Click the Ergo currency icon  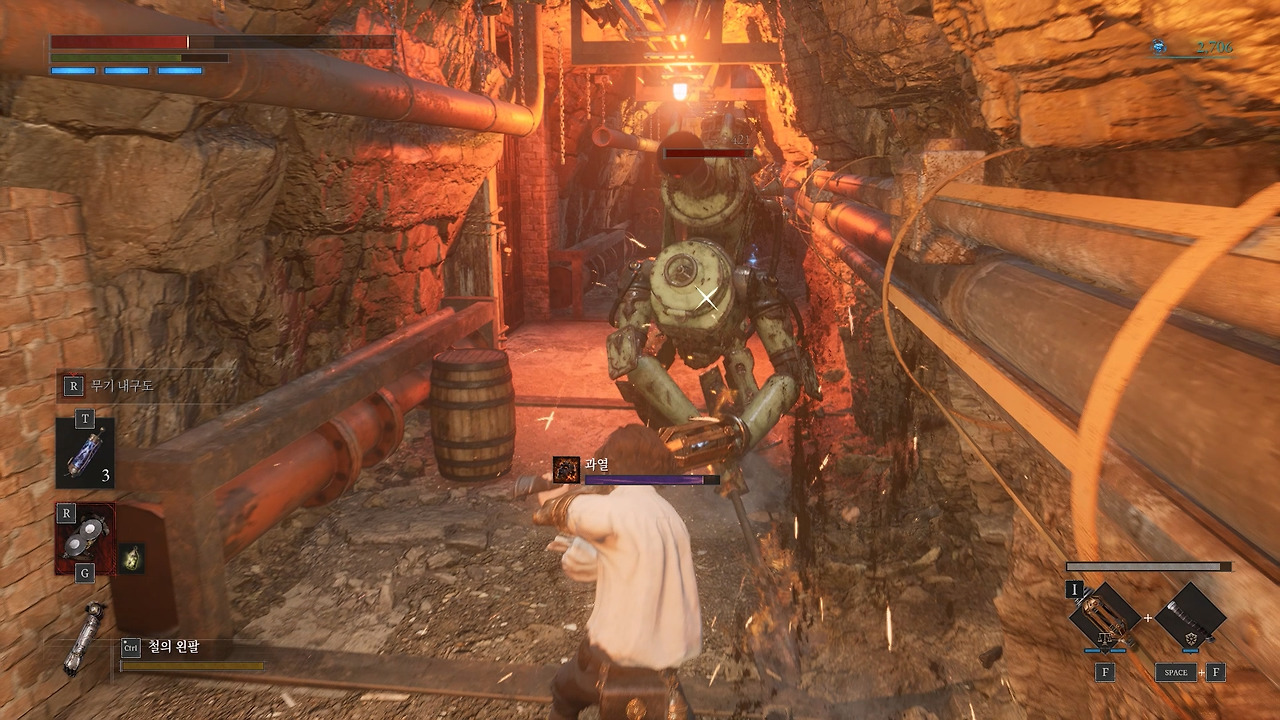point(1158,46)
